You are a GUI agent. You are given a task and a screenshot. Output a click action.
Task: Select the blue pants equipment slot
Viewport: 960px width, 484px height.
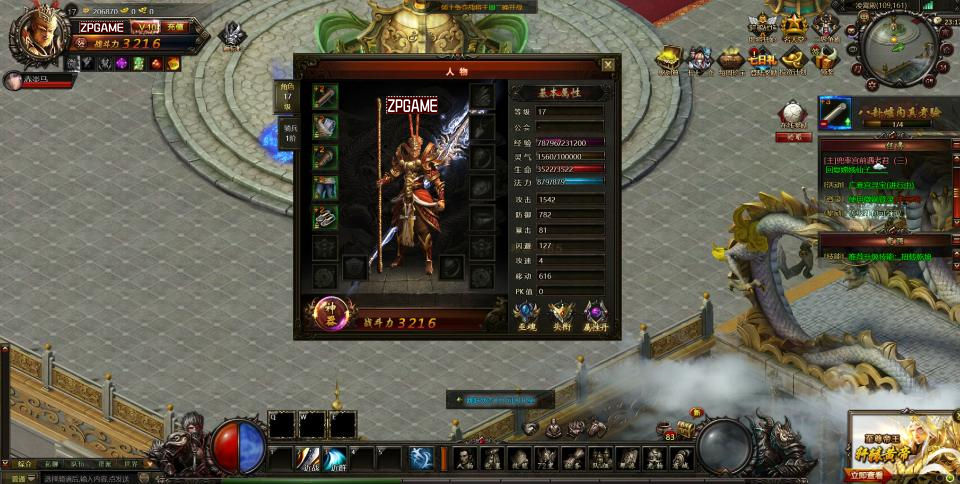pyautogui.click(x=325, y=187)
